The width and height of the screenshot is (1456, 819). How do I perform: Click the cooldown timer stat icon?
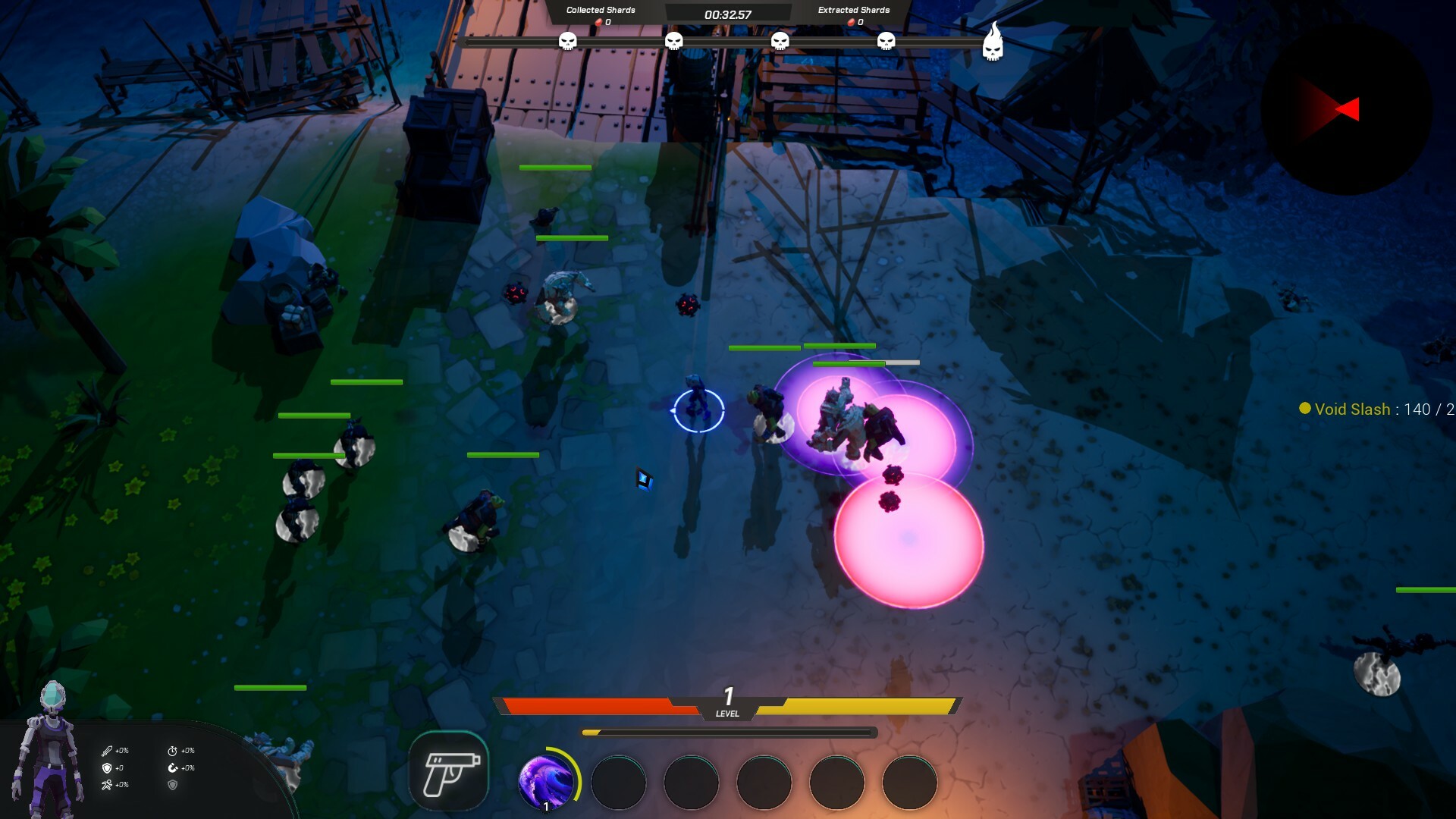173,751
